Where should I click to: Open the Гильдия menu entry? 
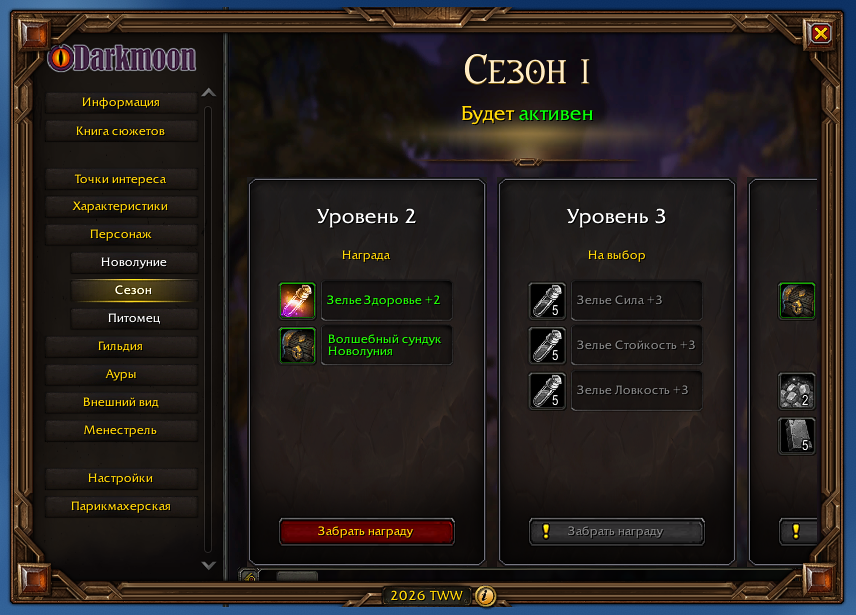click(121, 346)
